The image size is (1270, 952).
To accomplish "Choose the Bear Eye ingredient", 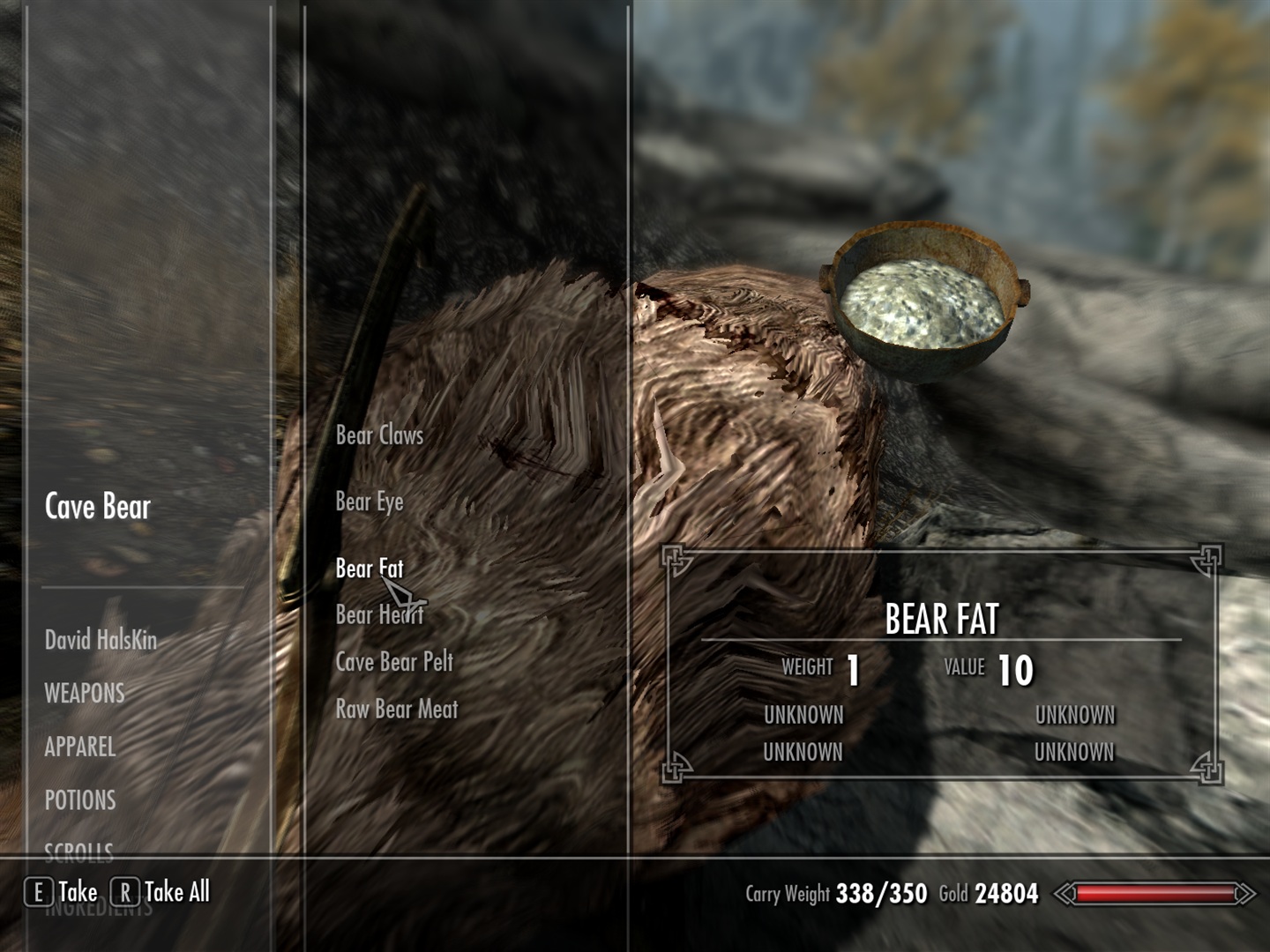I will pyautogui.click(x=370, y=502).
